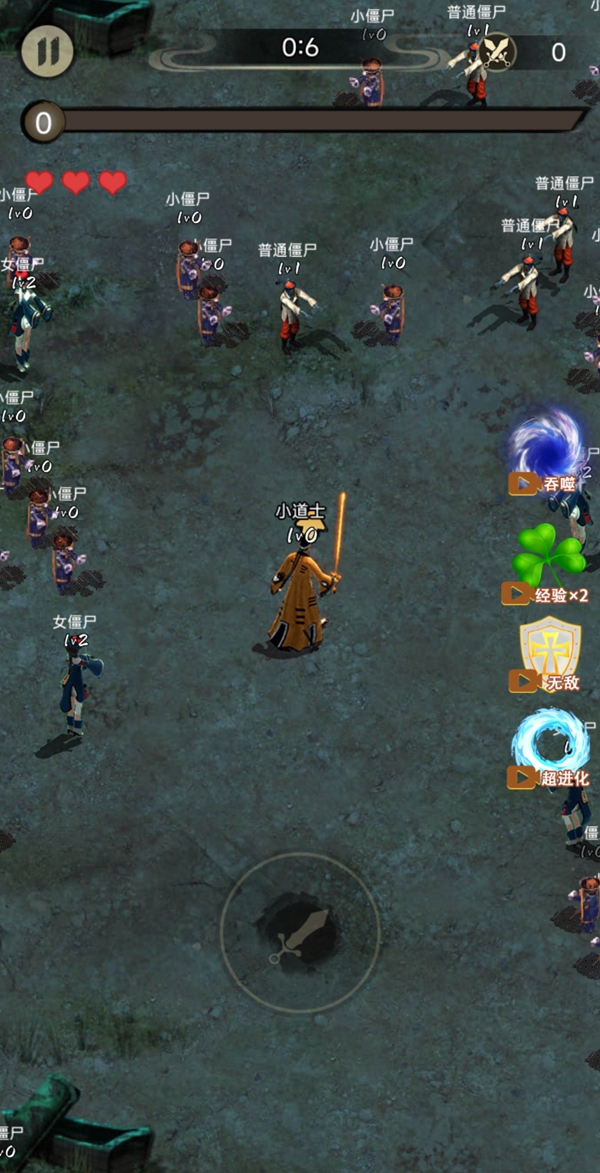Viewport: 600px width, 1173px height.
Task: Activate the 无敌 shield power-up
Action: tap(548, 655)
